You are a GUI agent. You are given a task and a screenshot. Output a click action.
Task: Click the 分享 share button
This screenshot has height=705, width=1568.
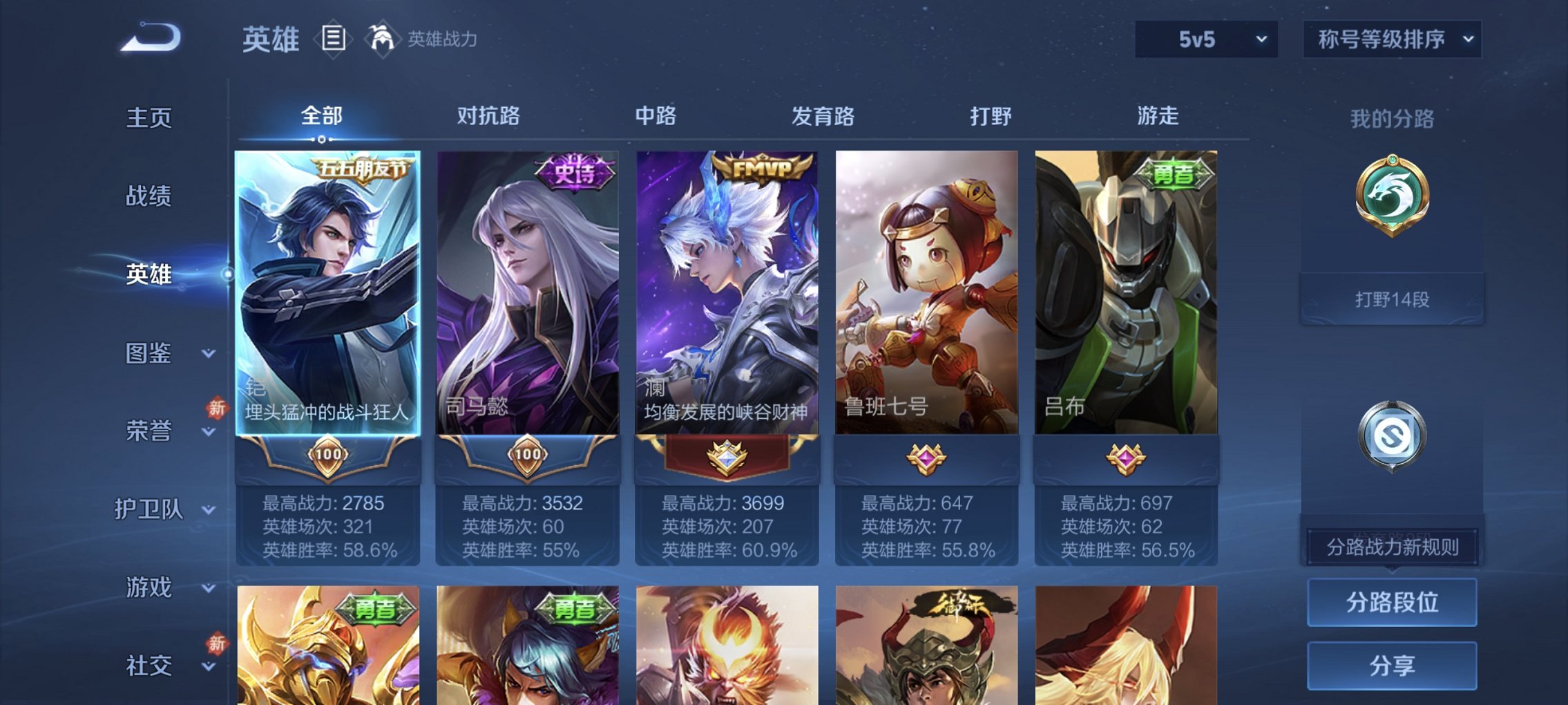[x=1392, y=664]
